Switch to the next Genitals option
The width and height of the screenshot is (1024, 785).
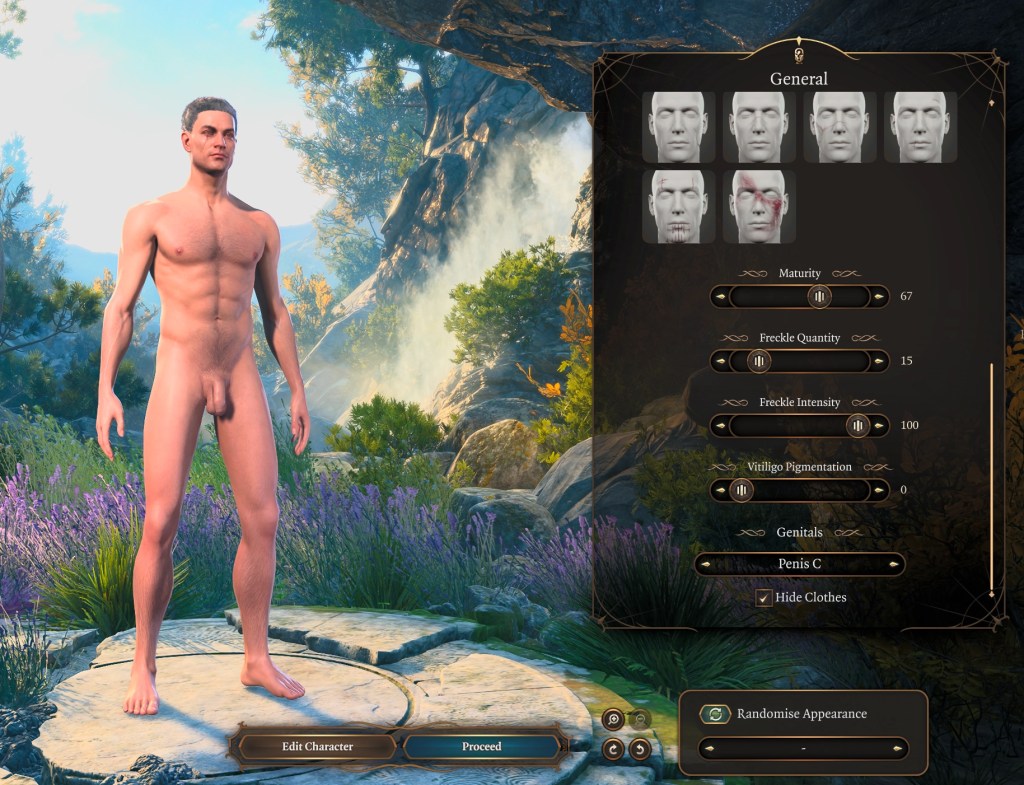(x=893, y=564)
